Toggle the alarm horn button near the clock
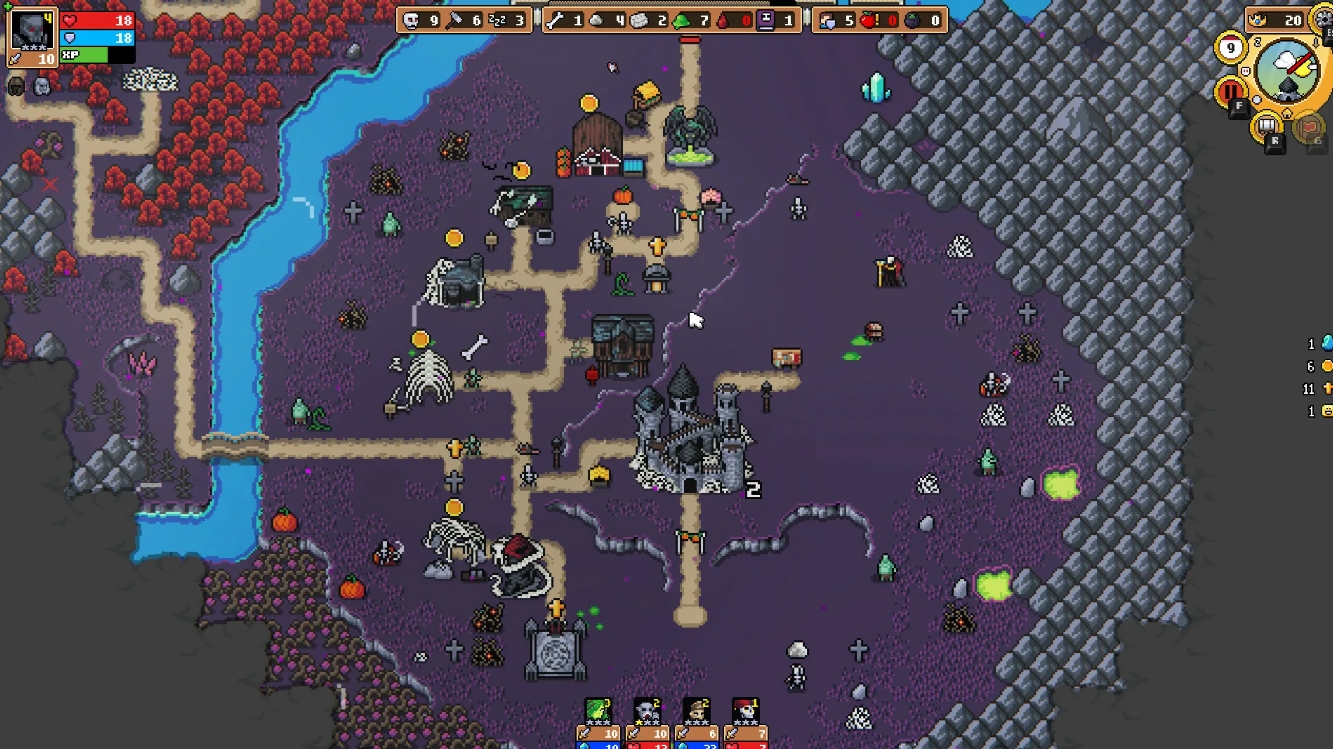This screenshot has width=1333, height=749. 1266,125
